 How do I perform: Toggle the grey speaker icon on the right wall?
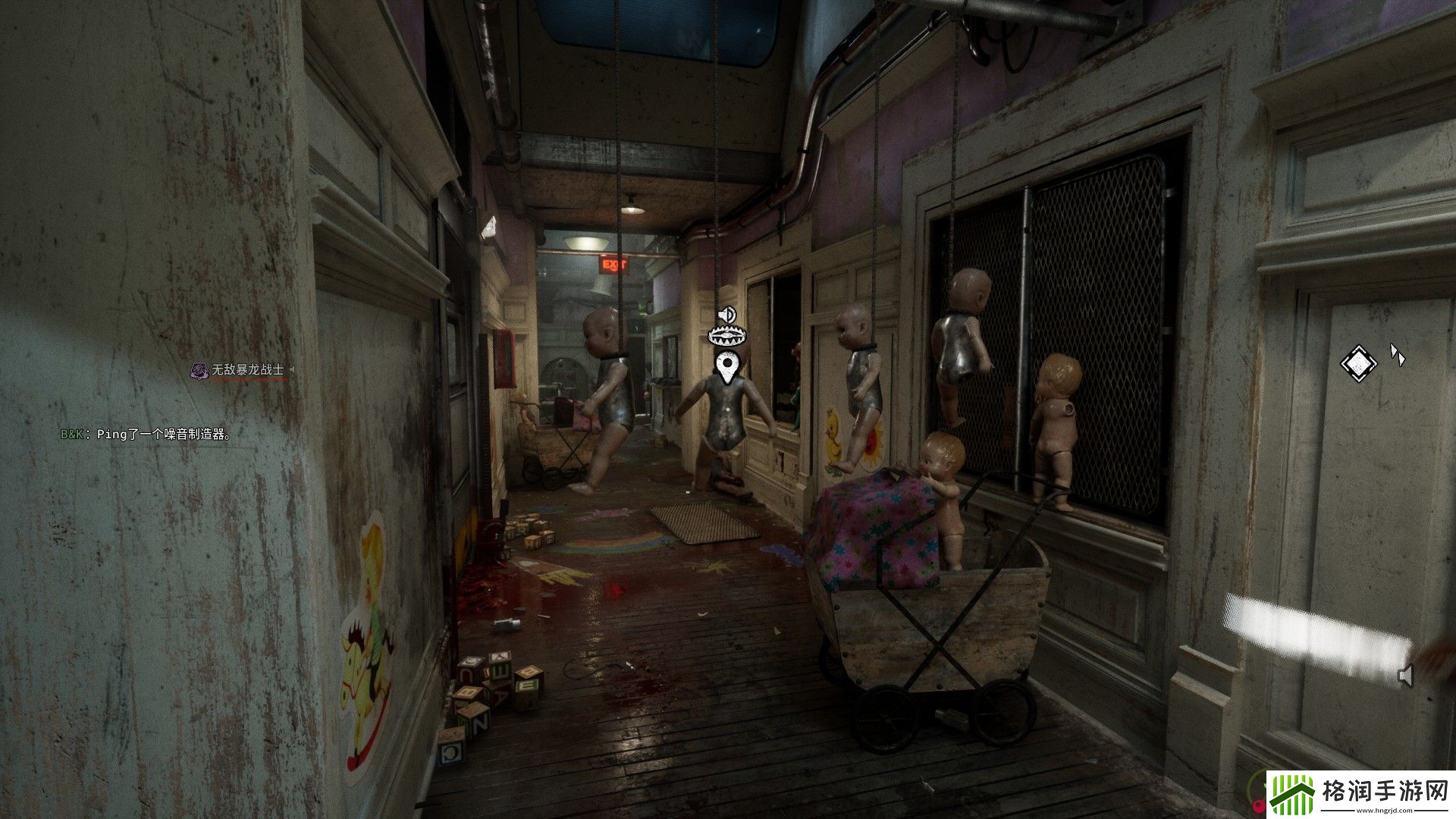point(1405,675)
